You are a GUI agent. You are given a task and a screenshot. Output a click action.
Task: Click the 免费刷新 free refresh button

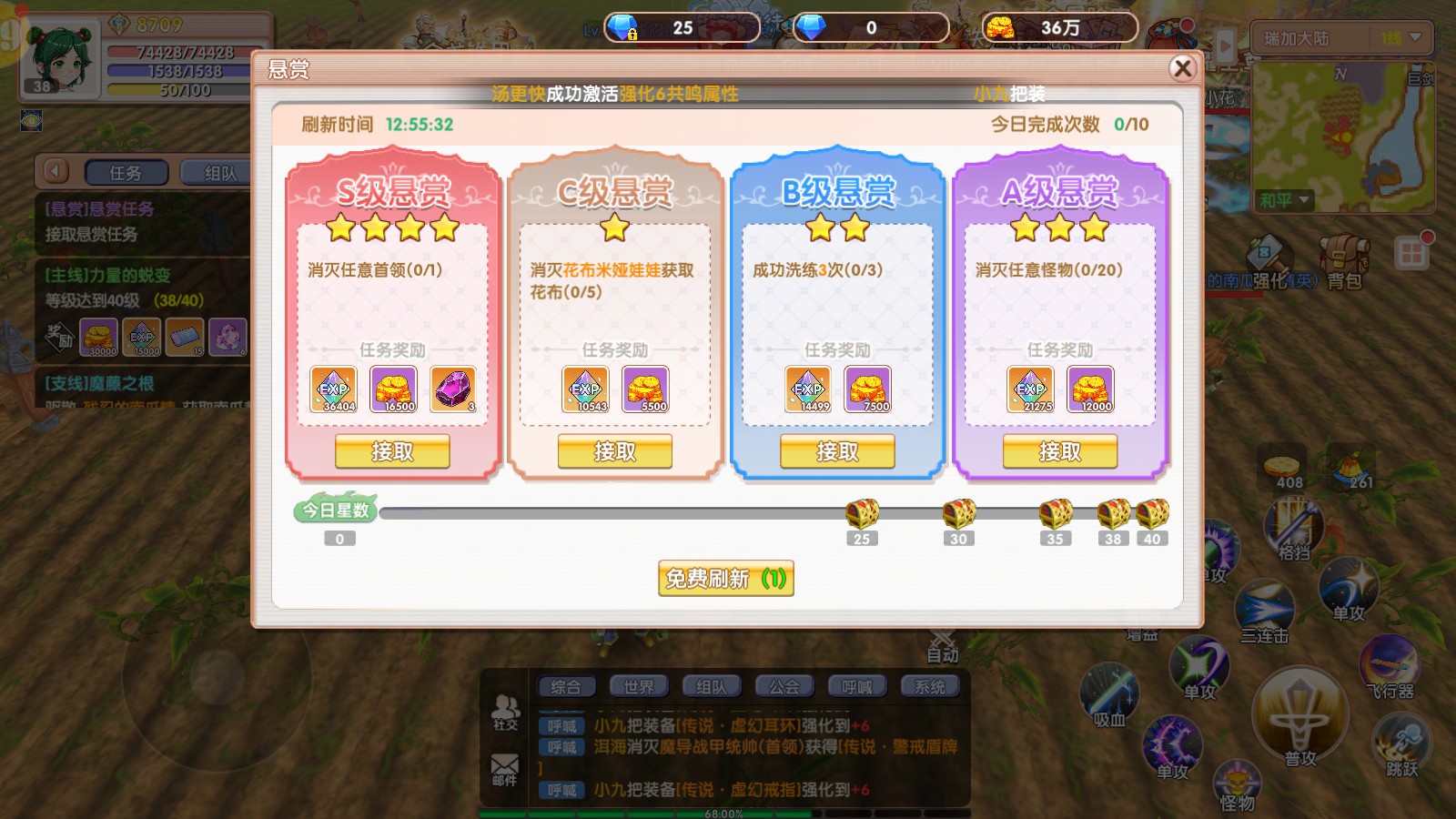tap(726, 579)
